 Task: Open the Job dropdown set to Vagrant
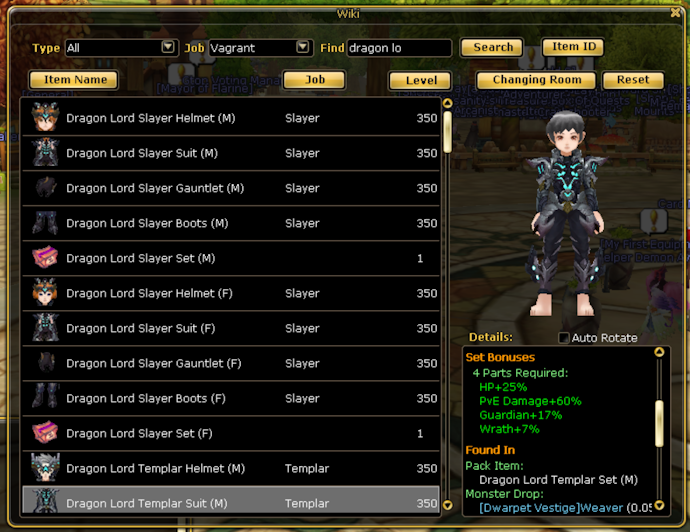point(303,47)
